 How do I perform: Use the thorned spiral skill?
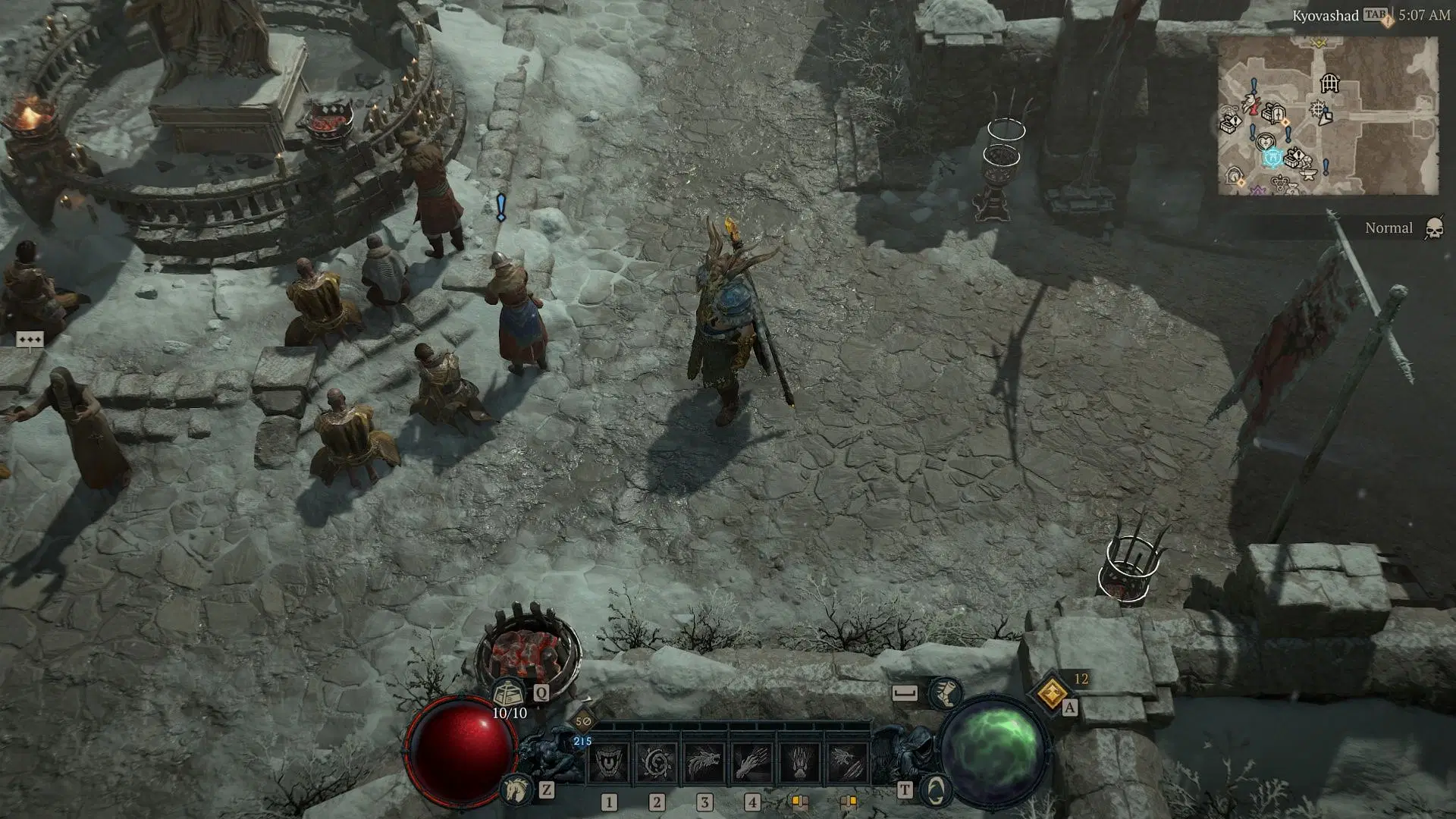656,761
